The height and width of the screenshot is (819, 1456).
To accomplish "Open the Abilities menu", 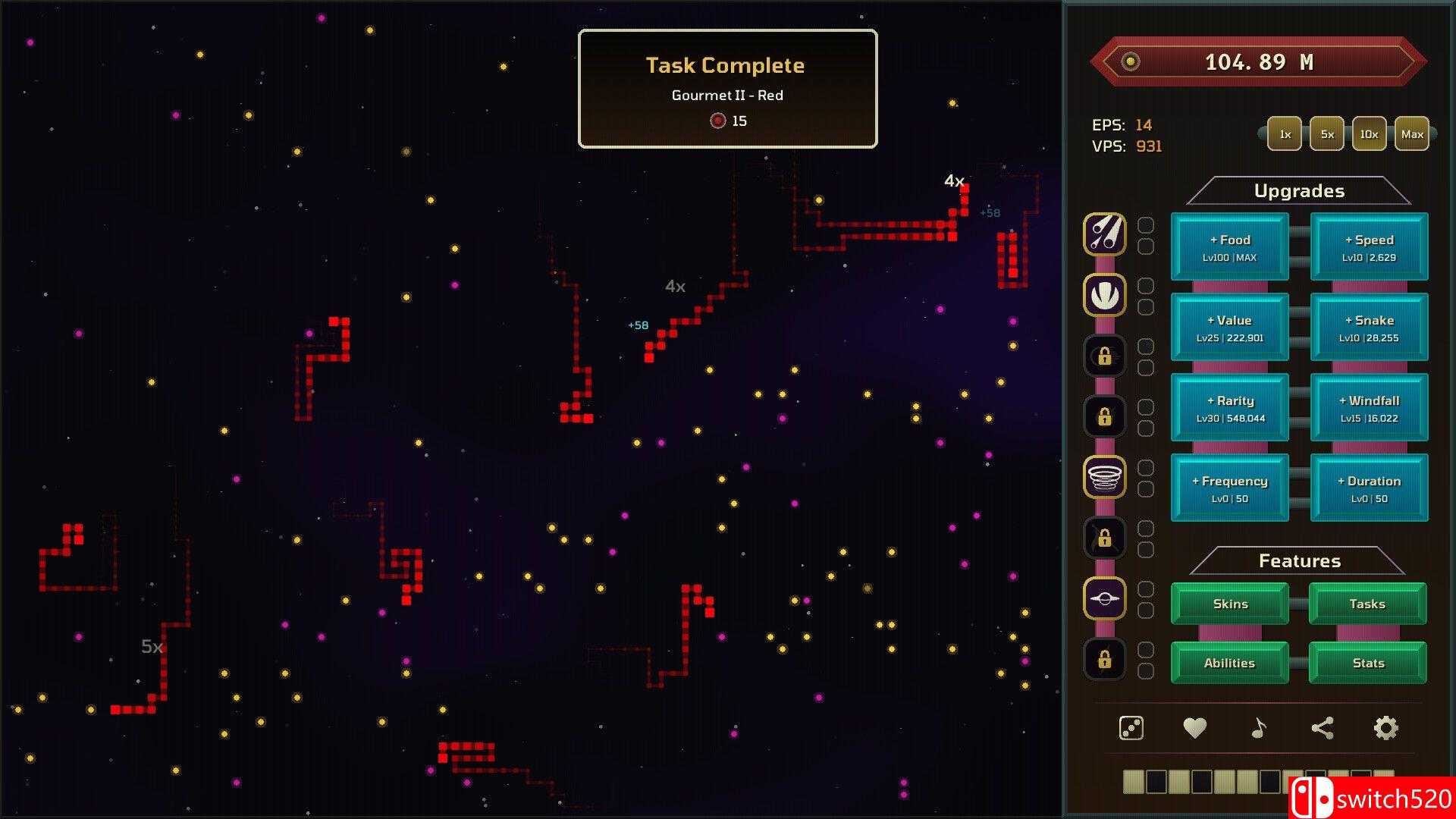I will pyautogui.click(x=1229, y=663).
